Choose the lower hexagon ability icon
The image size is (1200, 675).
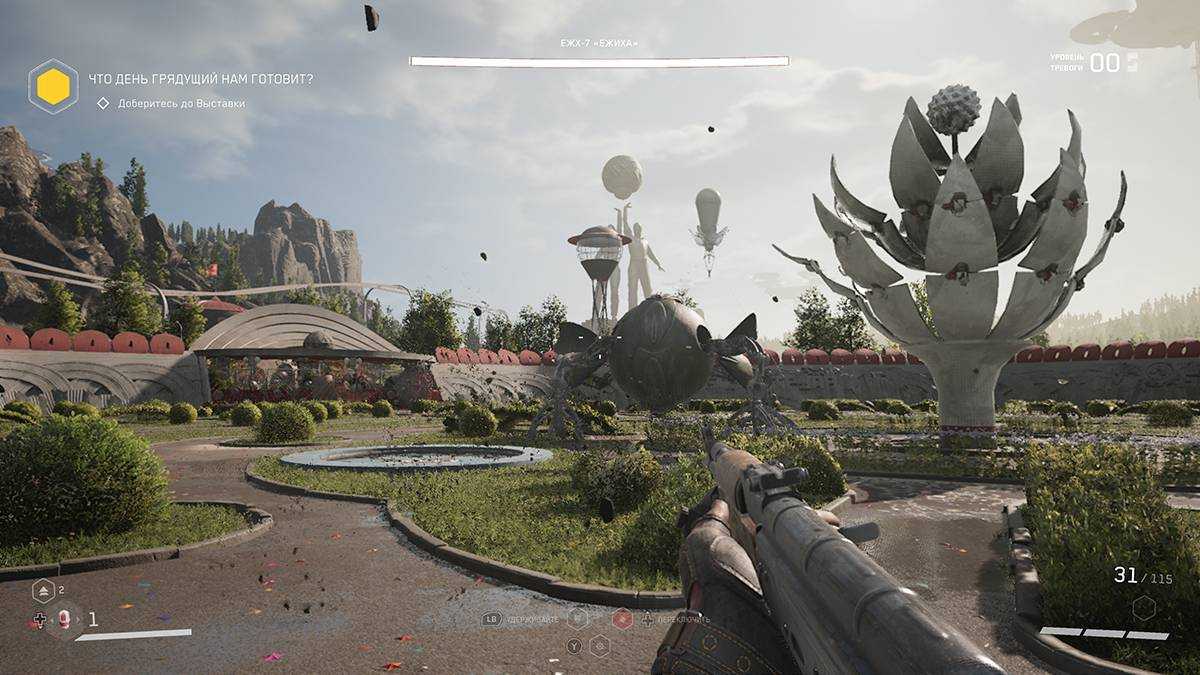point(599,645)
